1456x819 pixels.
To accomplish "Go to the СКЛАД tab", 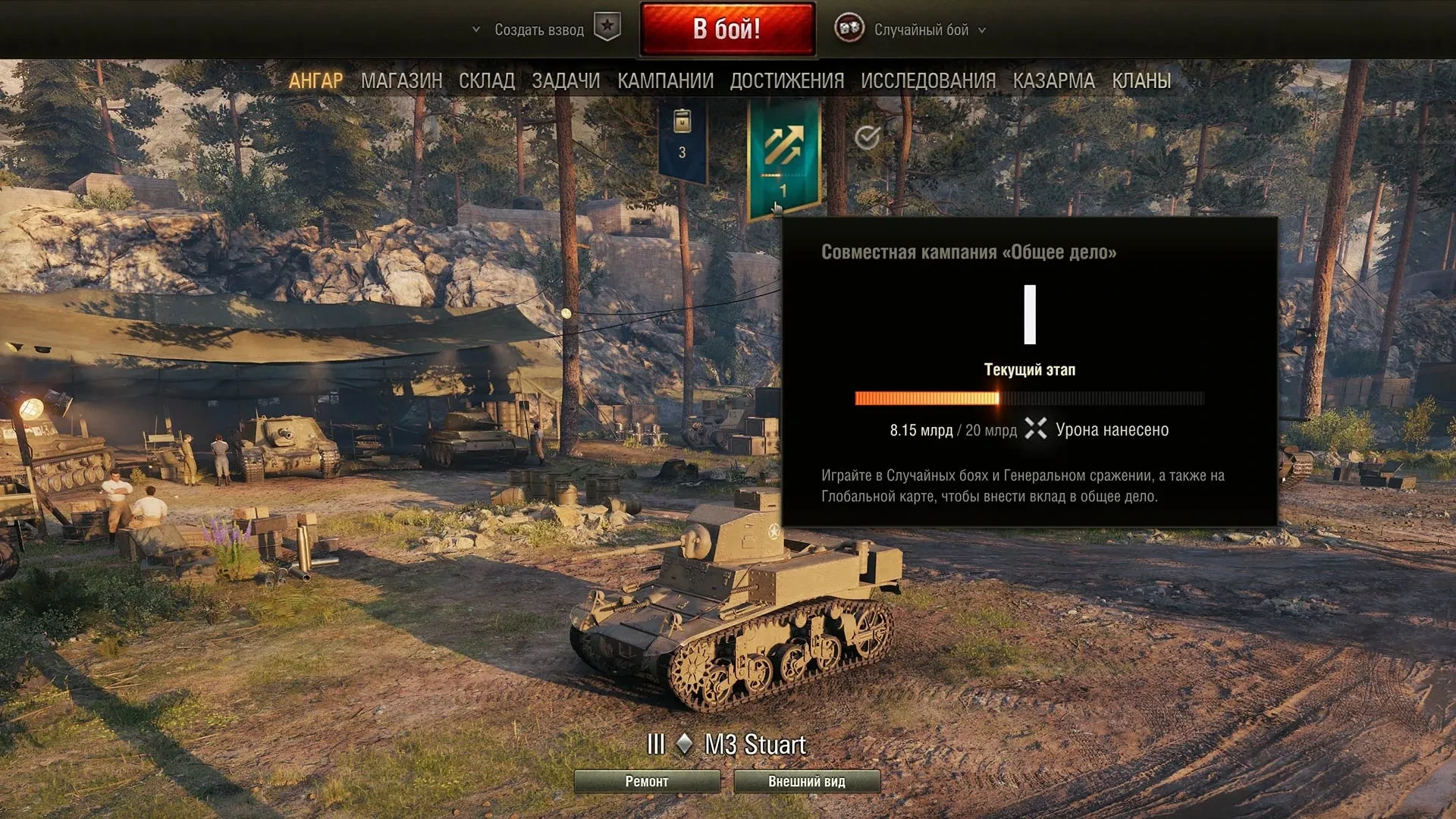I will [x=487, y=80].
